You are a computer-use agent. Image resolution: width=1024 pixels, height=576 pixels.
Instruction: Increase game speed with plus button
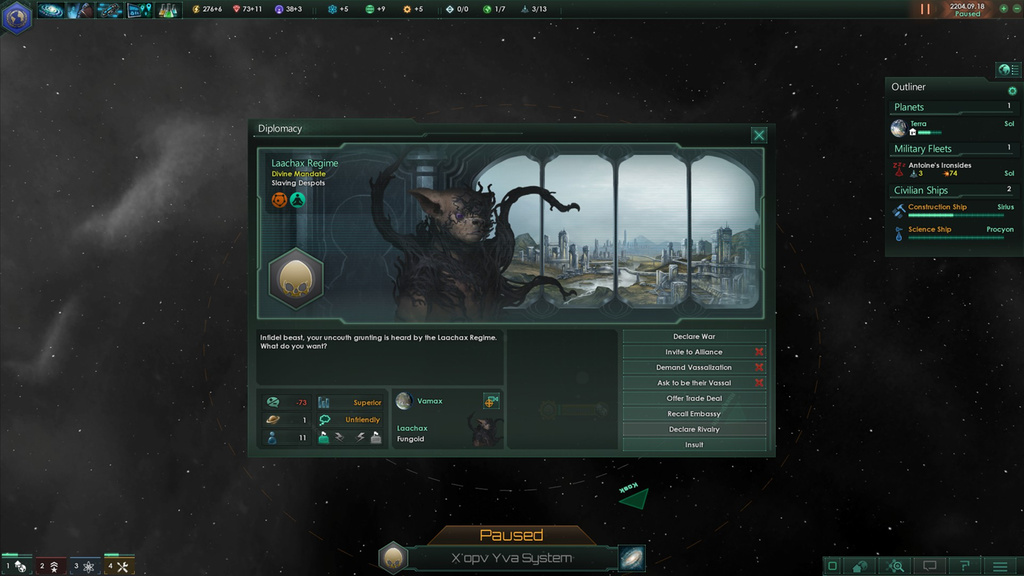click(x=1003, y=9)
